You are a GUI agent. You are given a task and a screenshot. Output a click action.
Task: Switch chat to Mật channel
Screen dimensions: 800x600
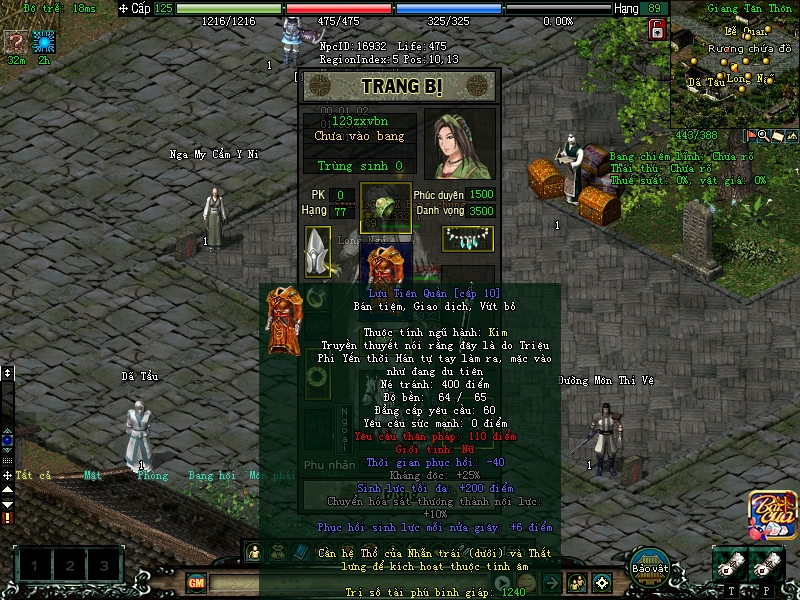tap(93, 476)
